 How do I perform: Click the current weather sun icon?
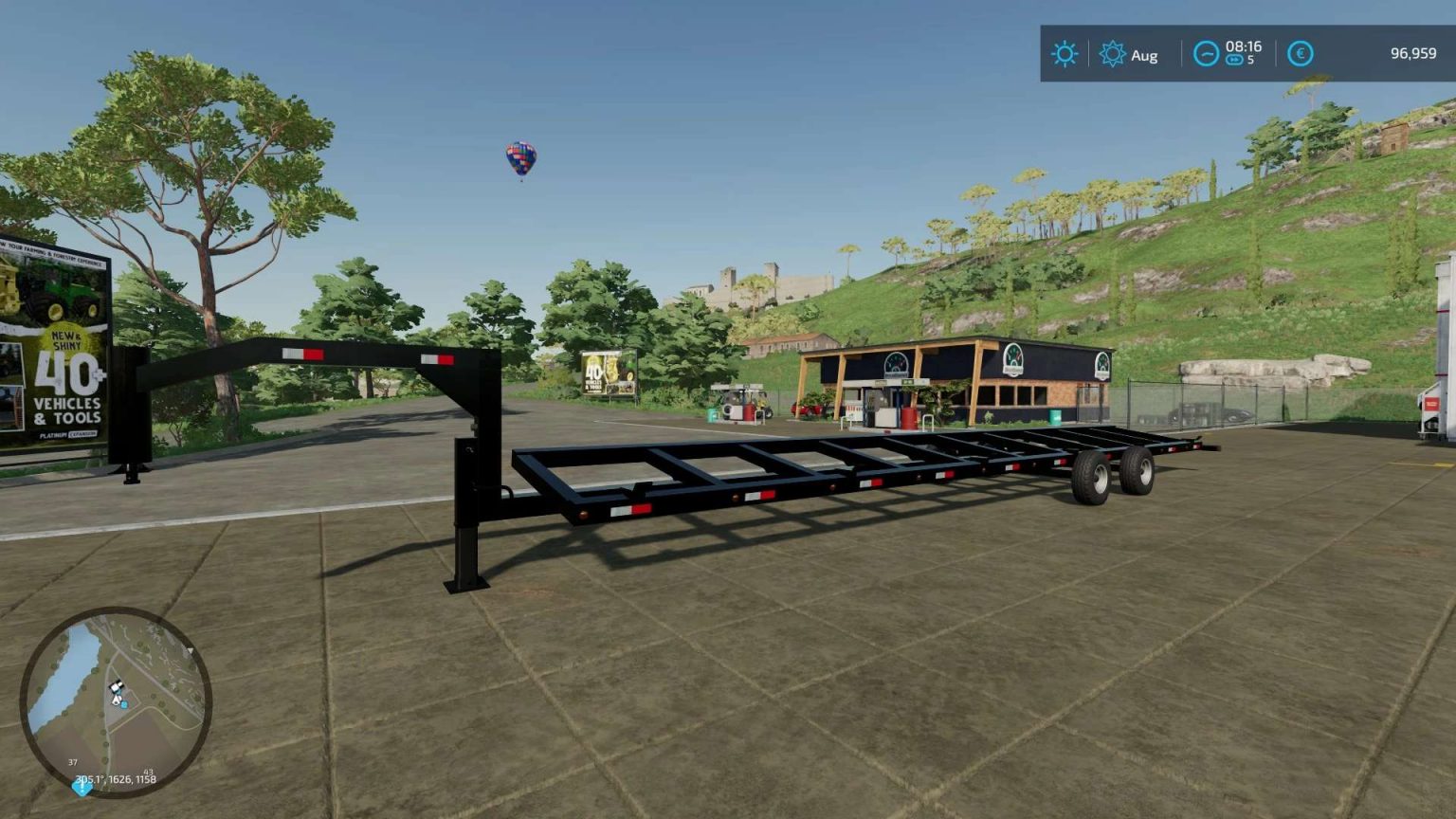[x=1064, y=54]
